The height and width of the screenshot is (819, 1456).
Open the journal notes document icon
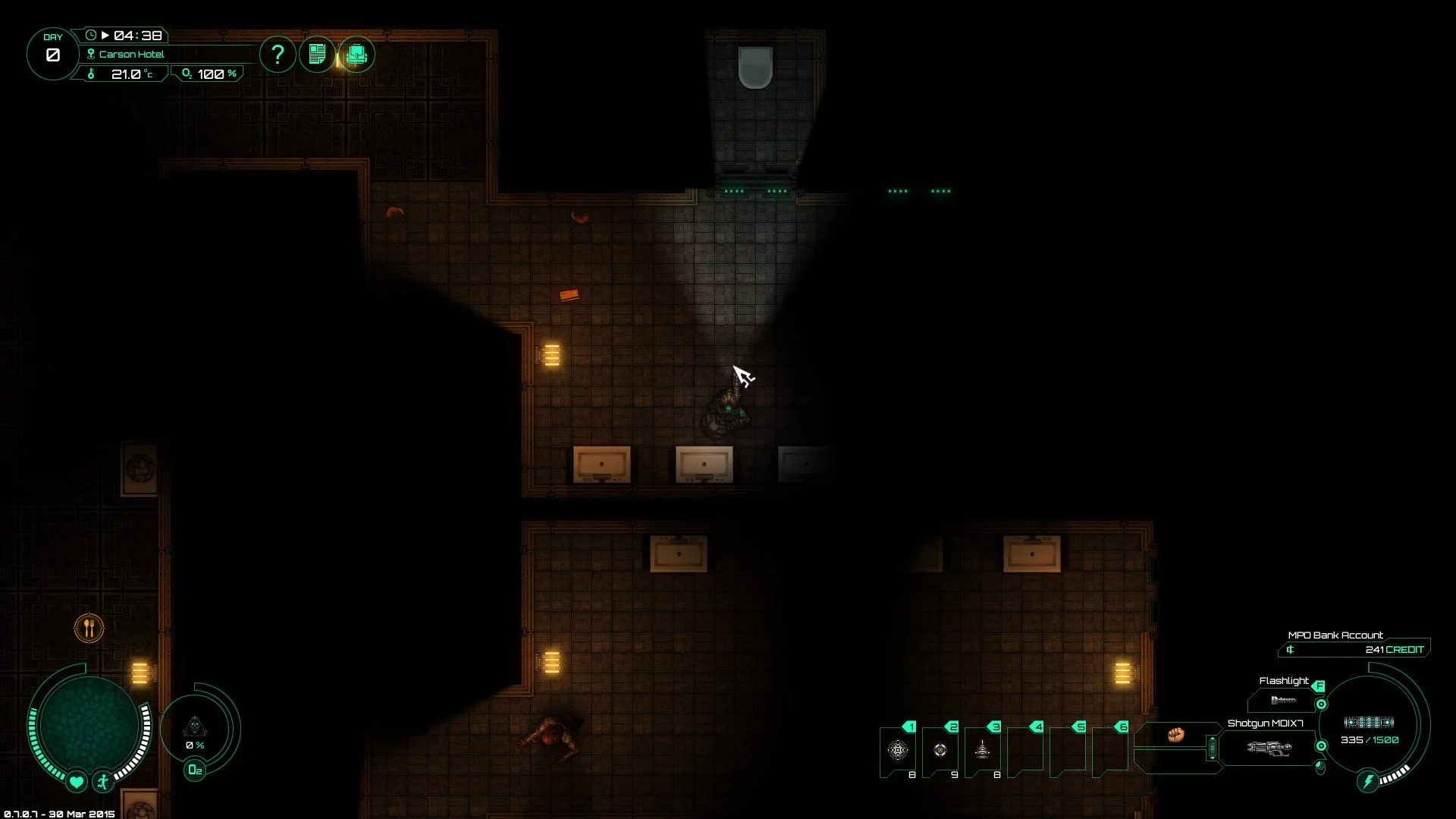coord(317,55)
